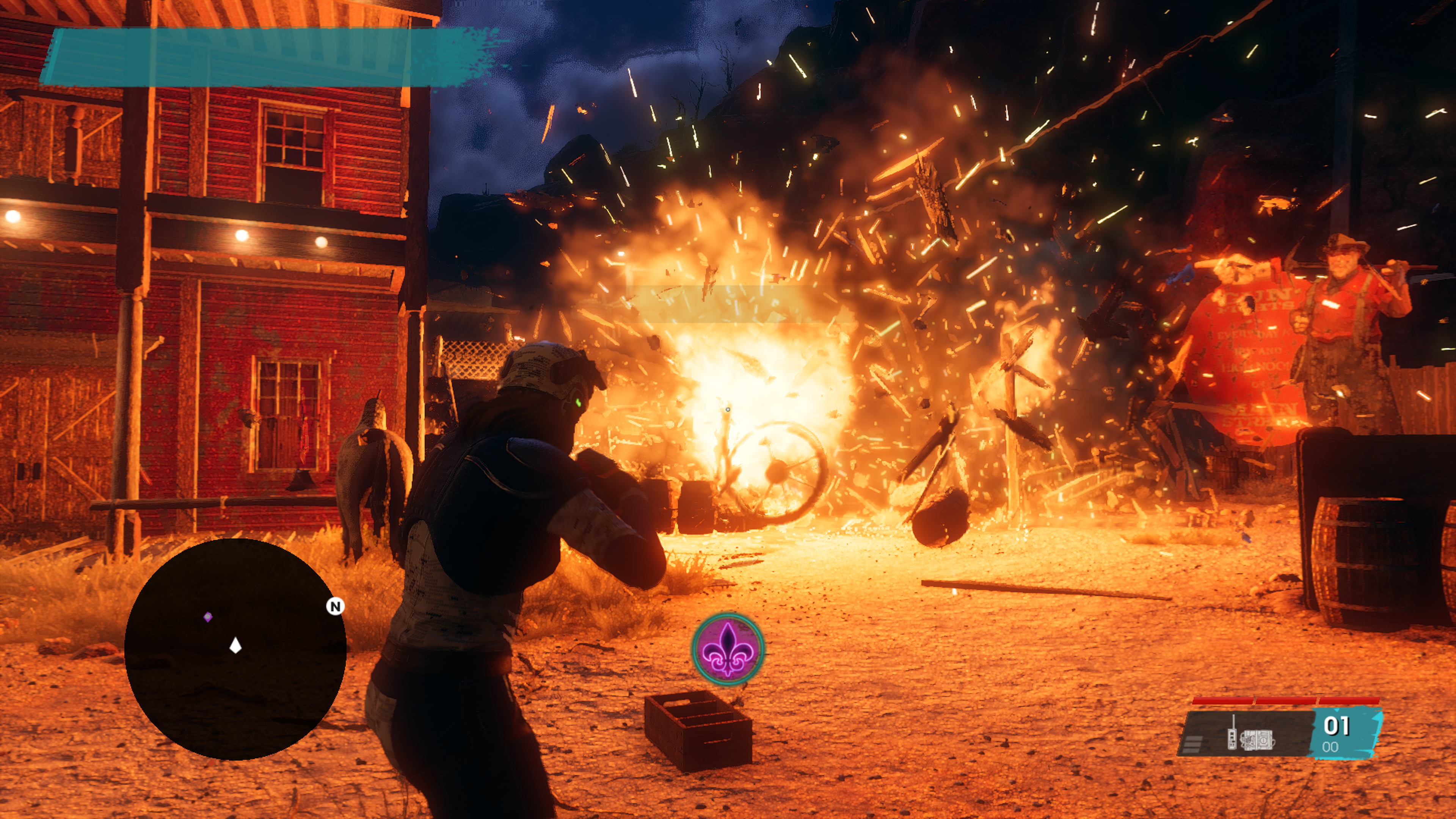Click the purple fleur-de-lis Saints icon
The image size is (1456, 819).
click(x=728, y=649)
